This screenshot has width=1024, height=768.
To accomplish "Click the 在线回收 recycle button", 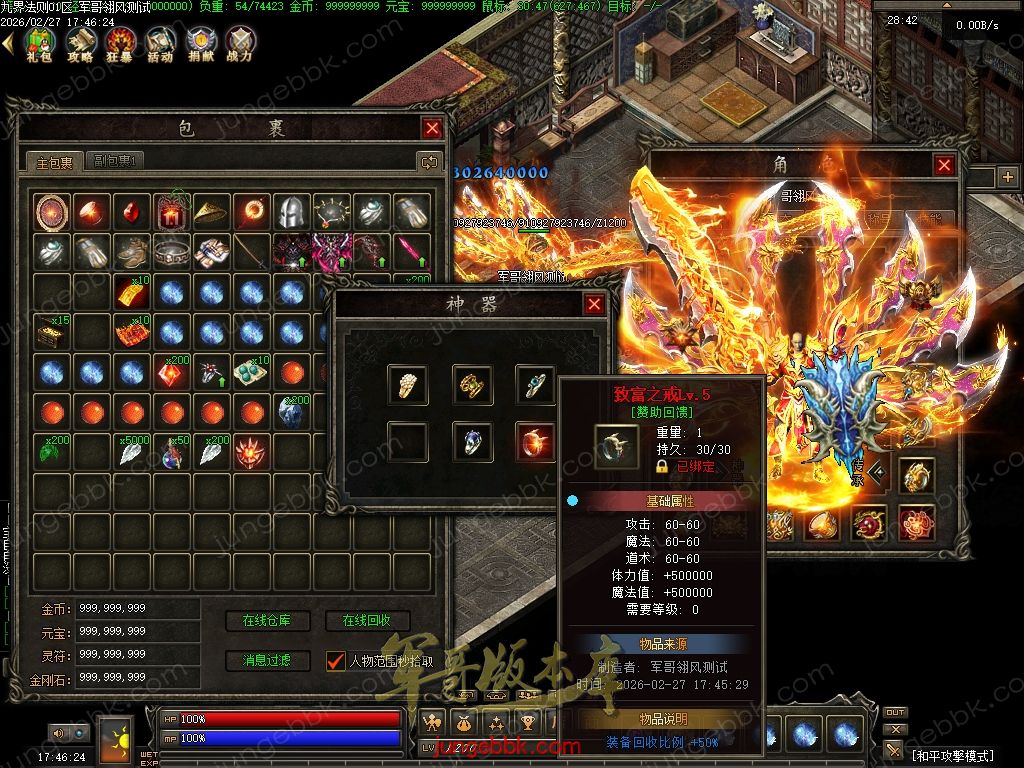I will tap(367, 621).
